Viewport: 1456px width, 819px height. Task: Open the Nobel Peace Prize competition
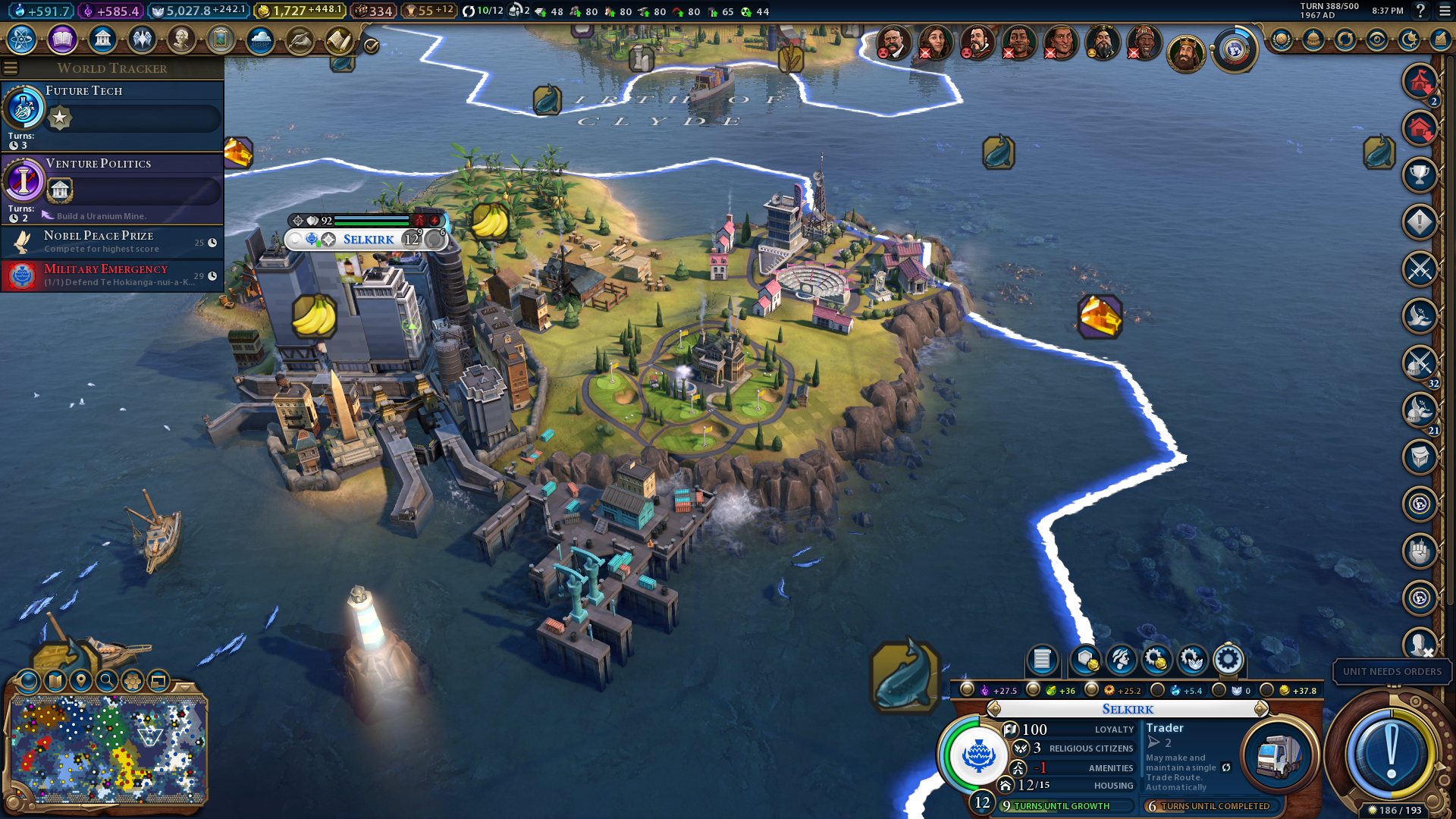coord(112,242)
